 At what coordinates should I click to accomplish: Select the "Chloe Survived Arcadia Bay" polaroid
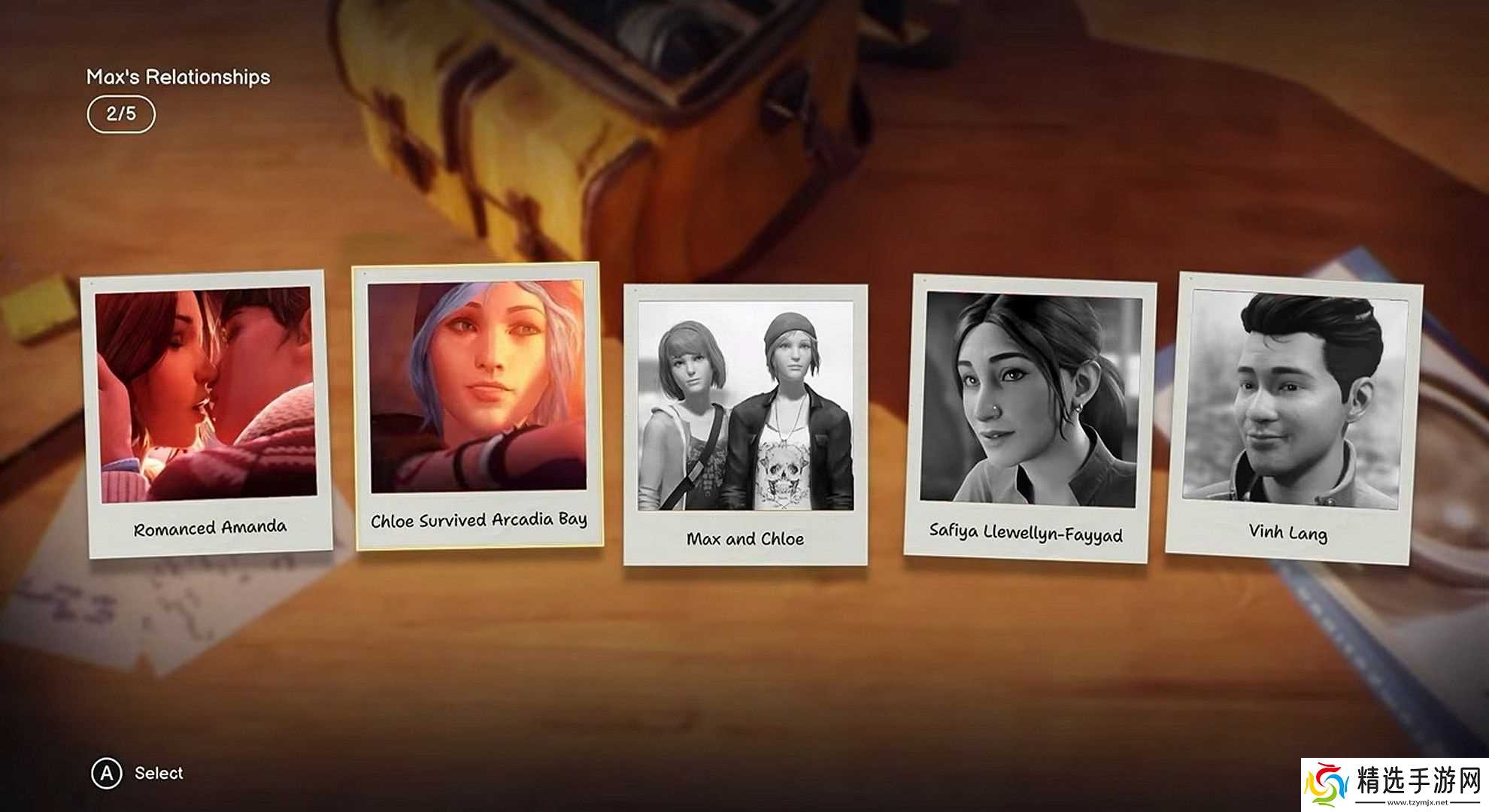[475, 398]
